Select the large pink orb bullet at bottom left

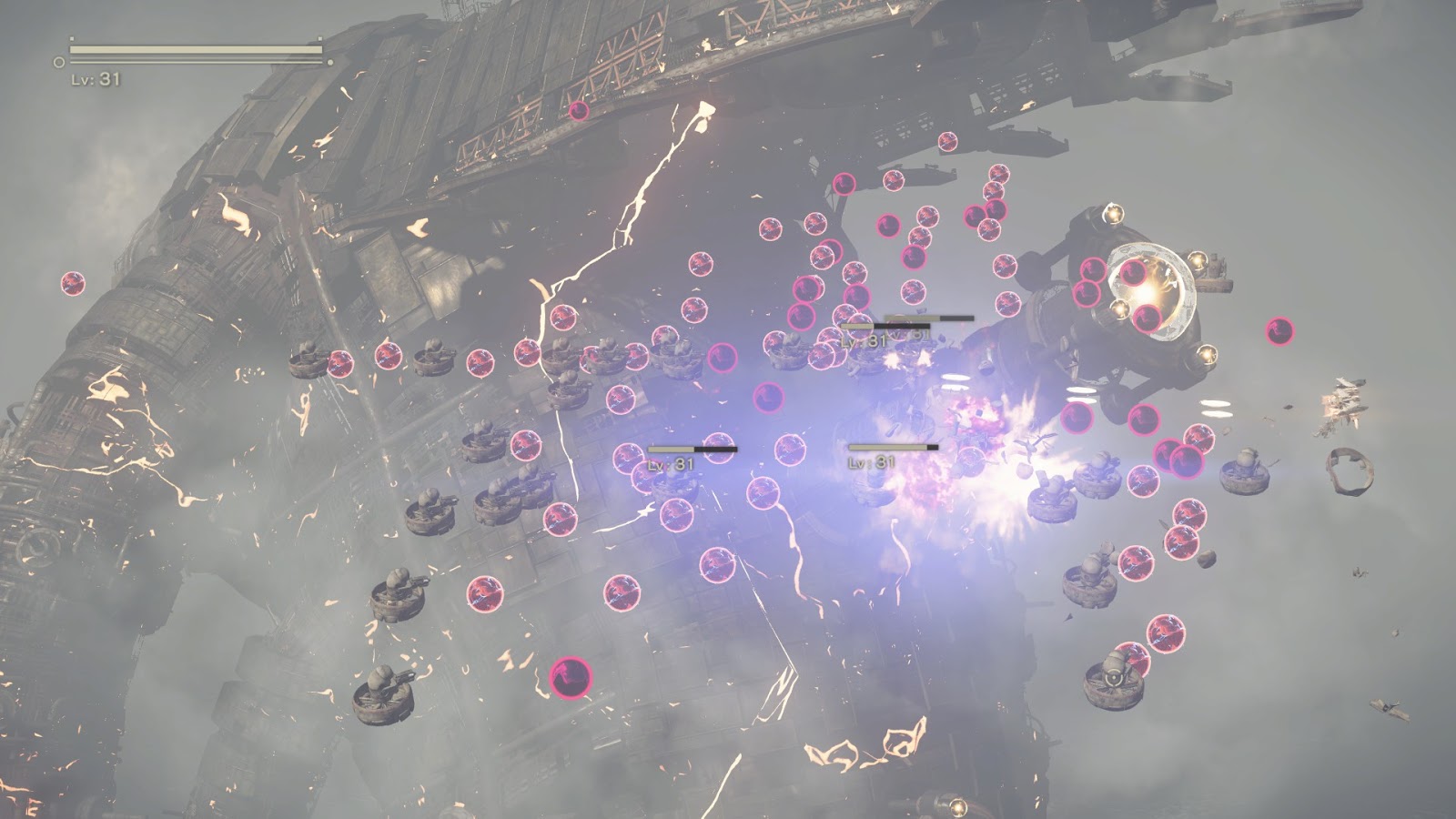pos(570,681)
